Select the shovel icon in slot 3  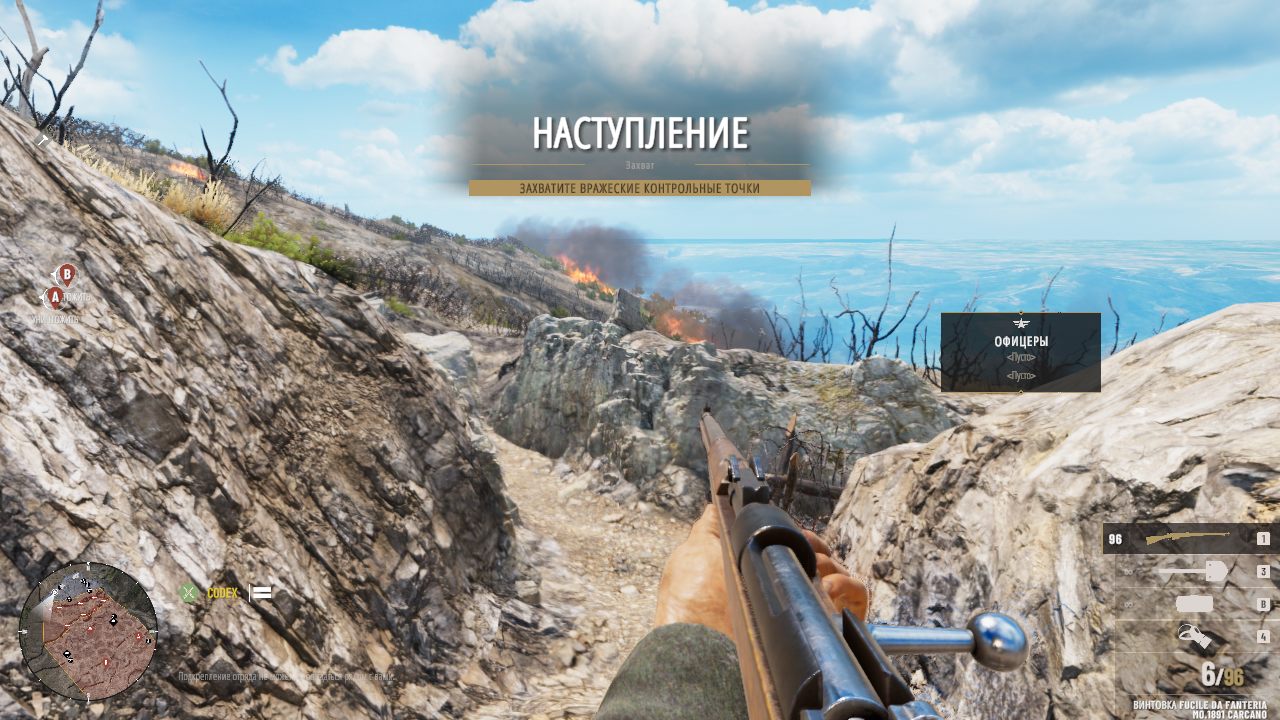click(x=1192, y=570)
